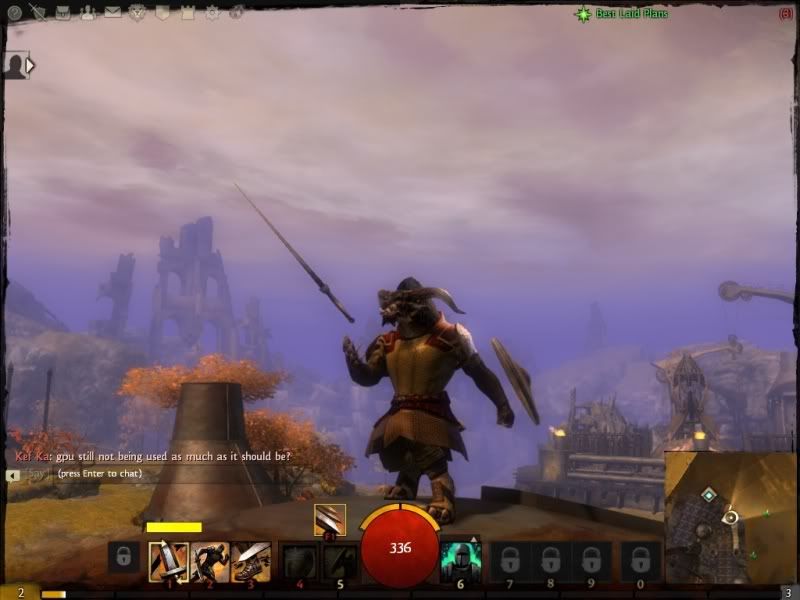Activate the boot kick skill in slot 3

pos(250,560)
